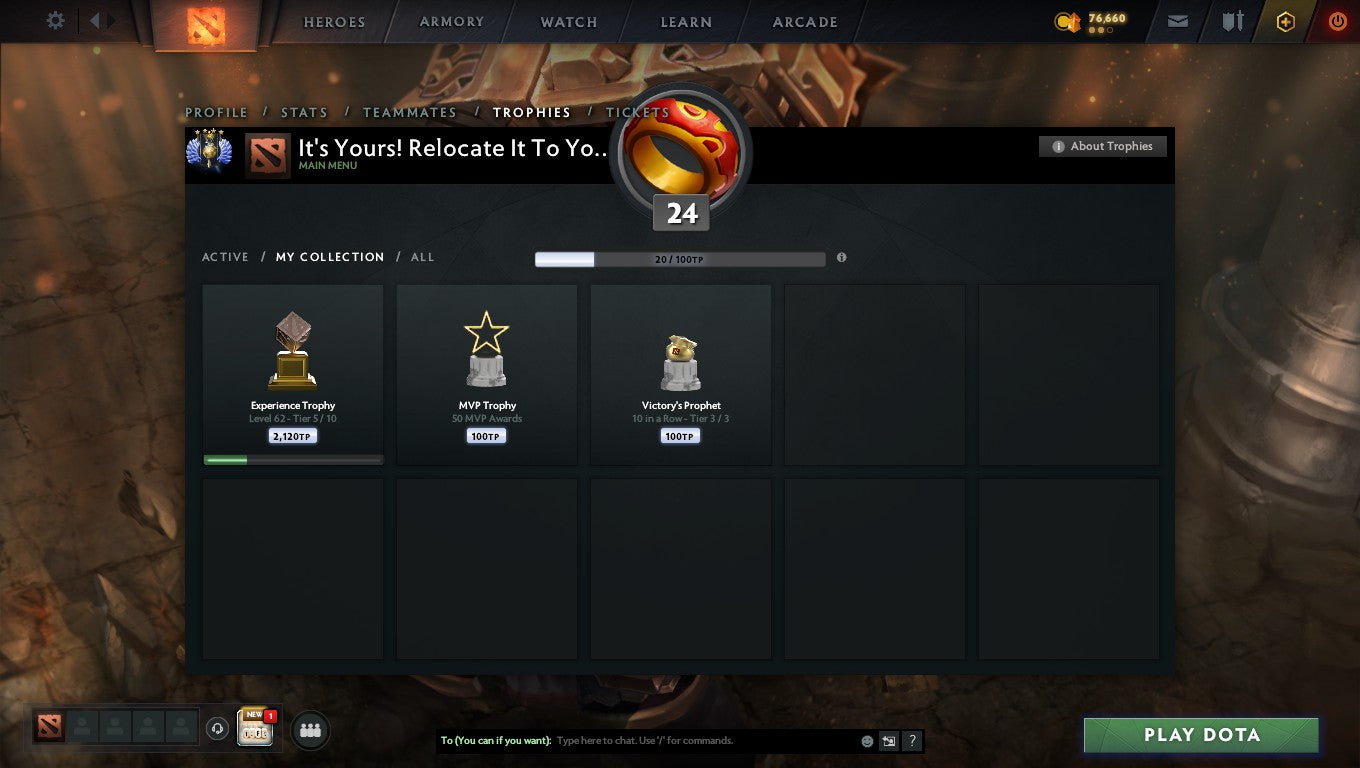Click the About Trophies info button
This screenshot has height=768, width=1360.
coord(1102,146)
